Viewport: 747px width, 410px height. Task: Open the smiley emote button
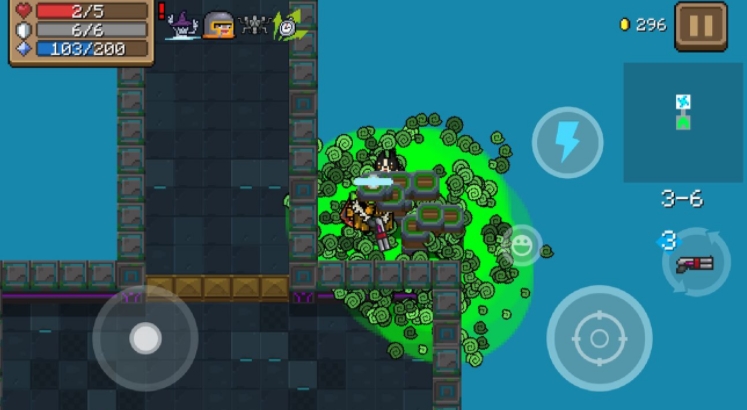tap(521, 245)
